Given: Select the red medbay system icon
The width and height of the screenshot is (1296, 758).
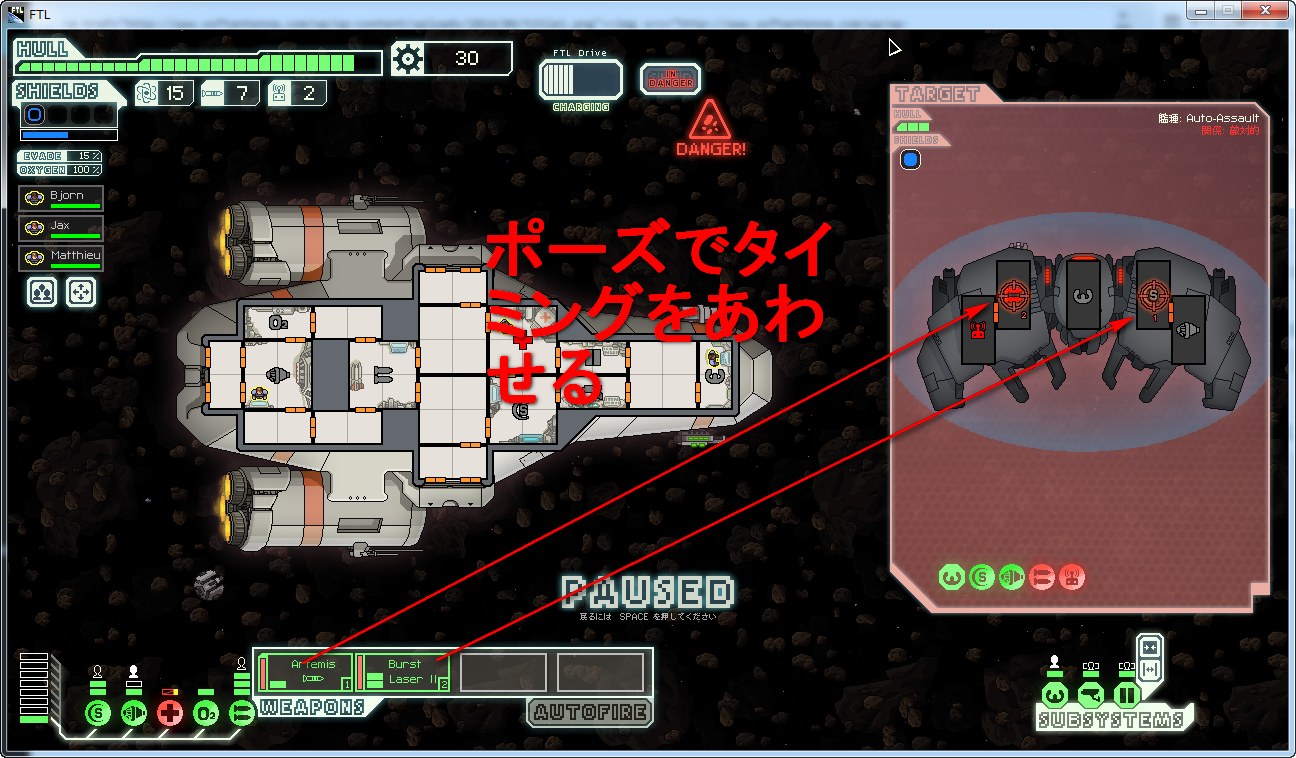Looking at the screenshot, I should click(x=171, y=713).
